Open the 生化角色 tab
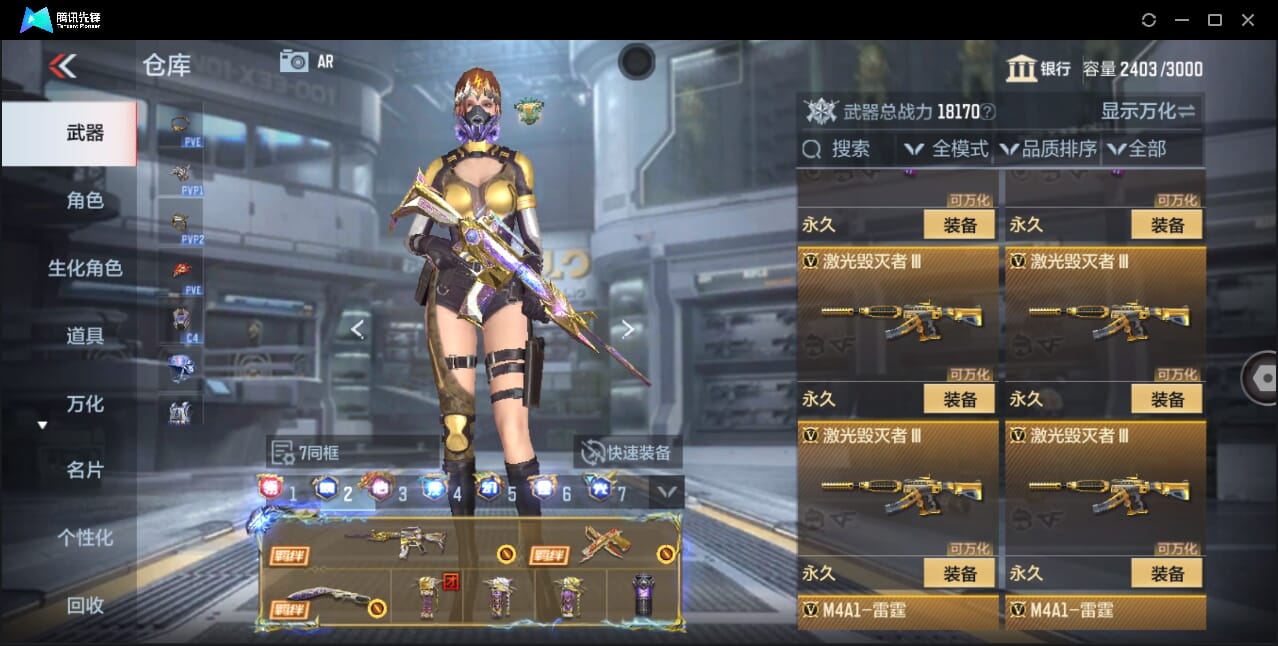The height and width of the screenshot is (646, 1278). (x=85, y=268)
